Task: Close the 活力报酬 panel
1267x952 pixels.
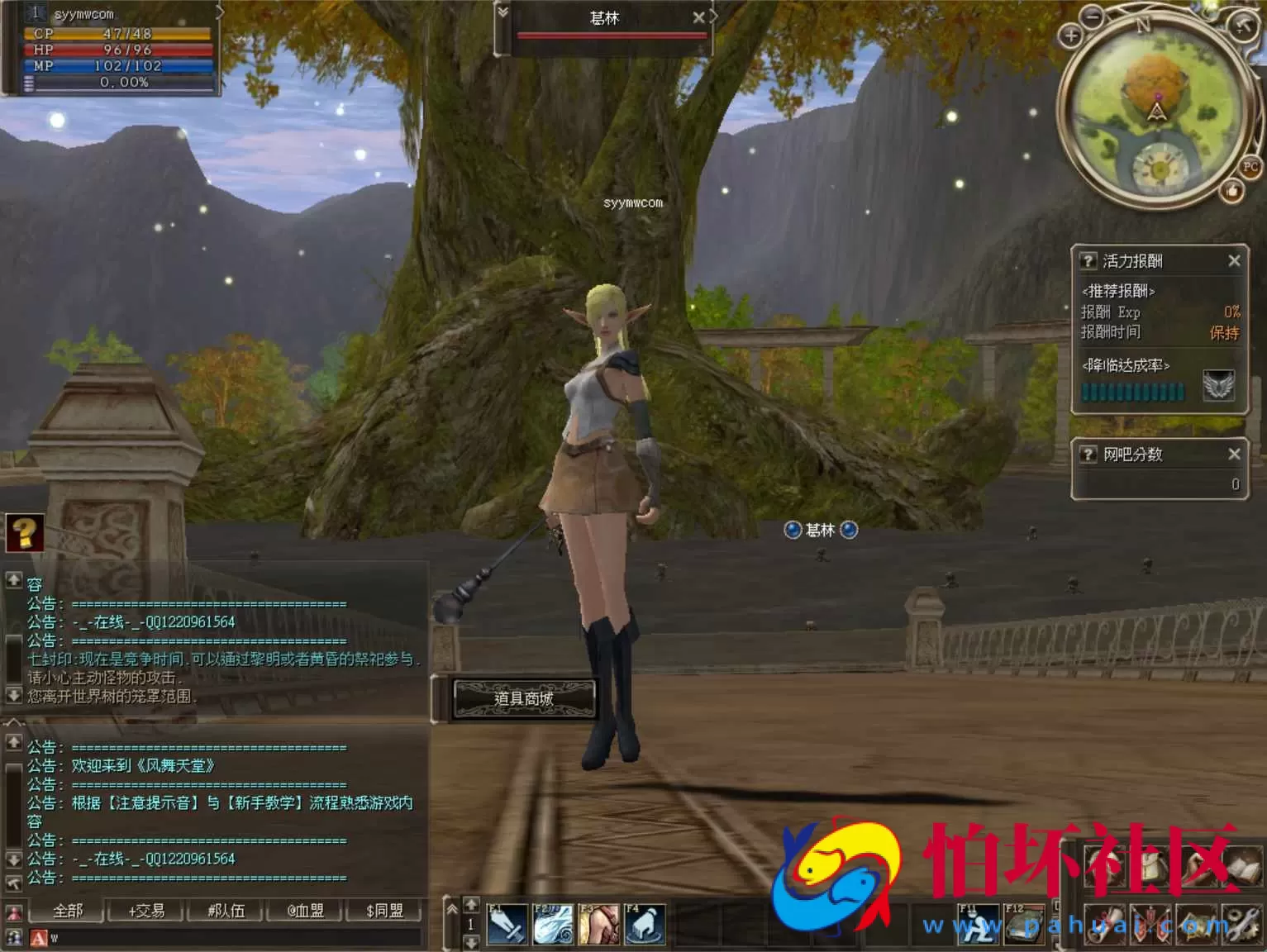Action: coord(1234,261)
